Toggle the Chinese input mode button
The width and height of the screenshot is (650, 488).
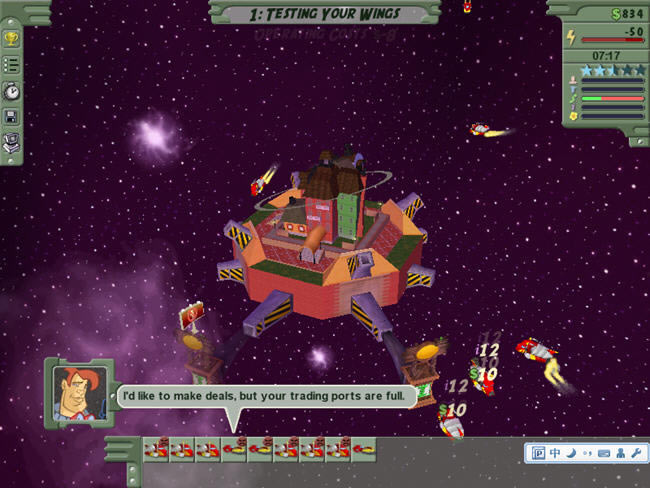point(554,454)
